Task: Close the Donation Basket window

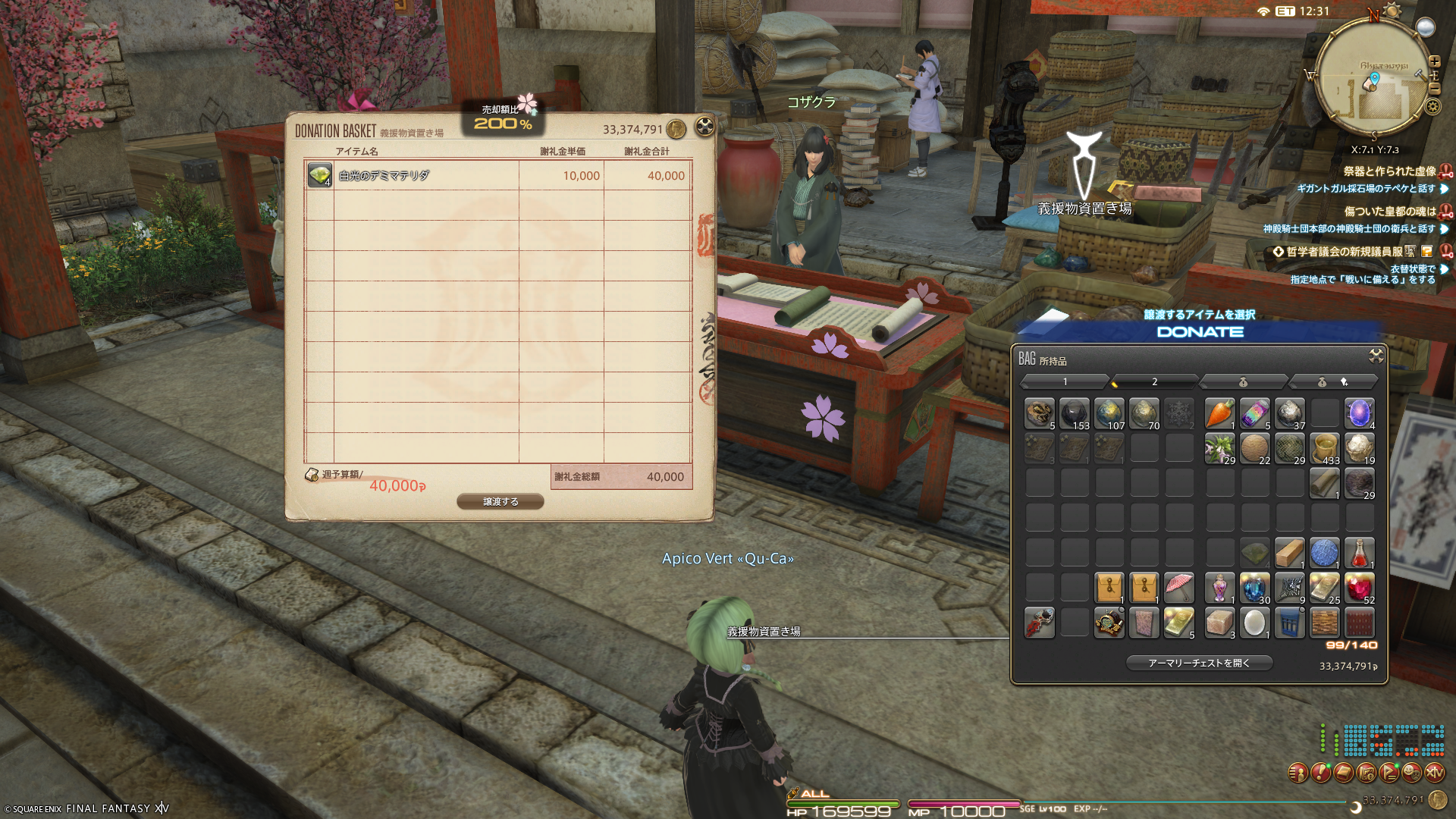Action: click(x=704, y=127)
